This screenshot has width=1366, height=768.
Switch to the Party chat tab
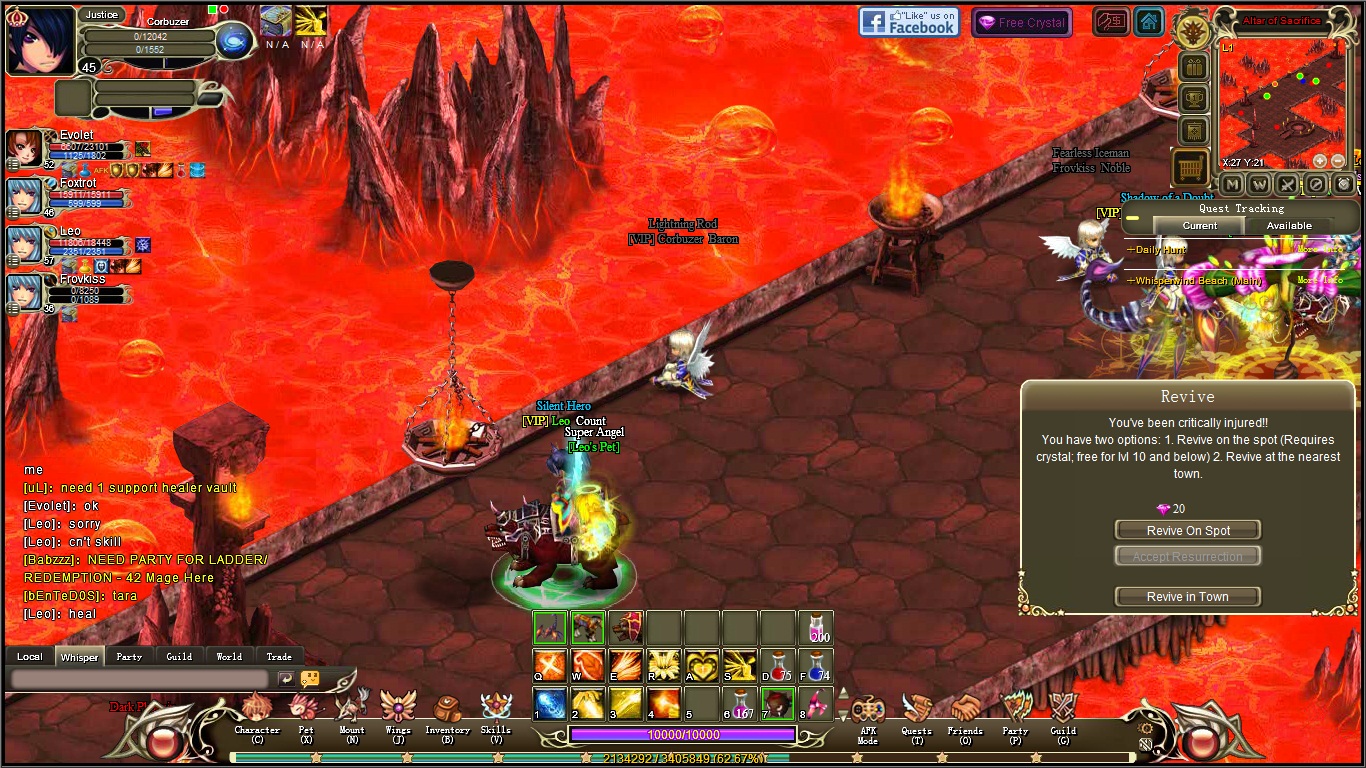point(129,657)
